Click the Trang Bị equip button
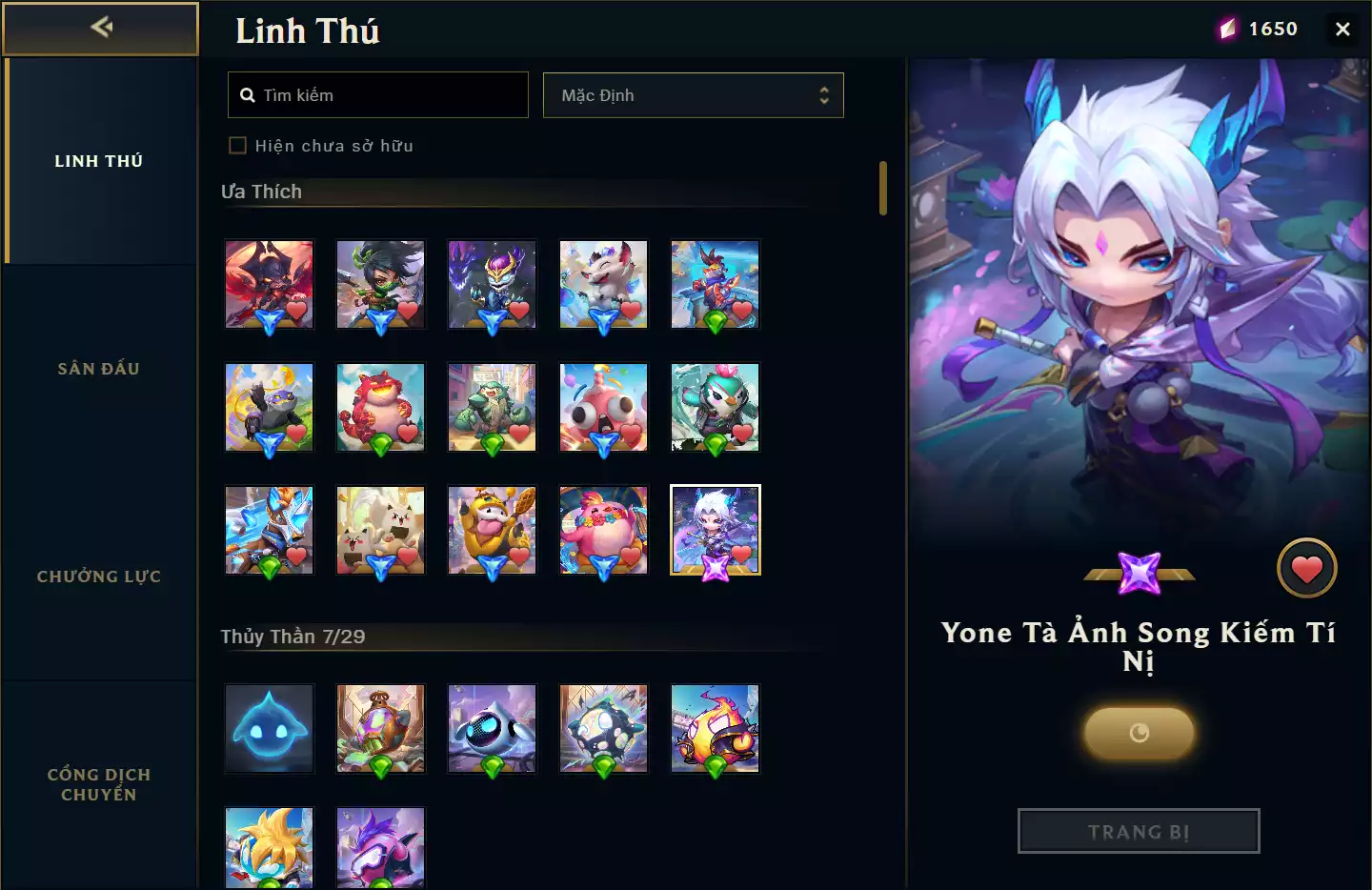1372x890 pixels. (x=1139, y=832)
